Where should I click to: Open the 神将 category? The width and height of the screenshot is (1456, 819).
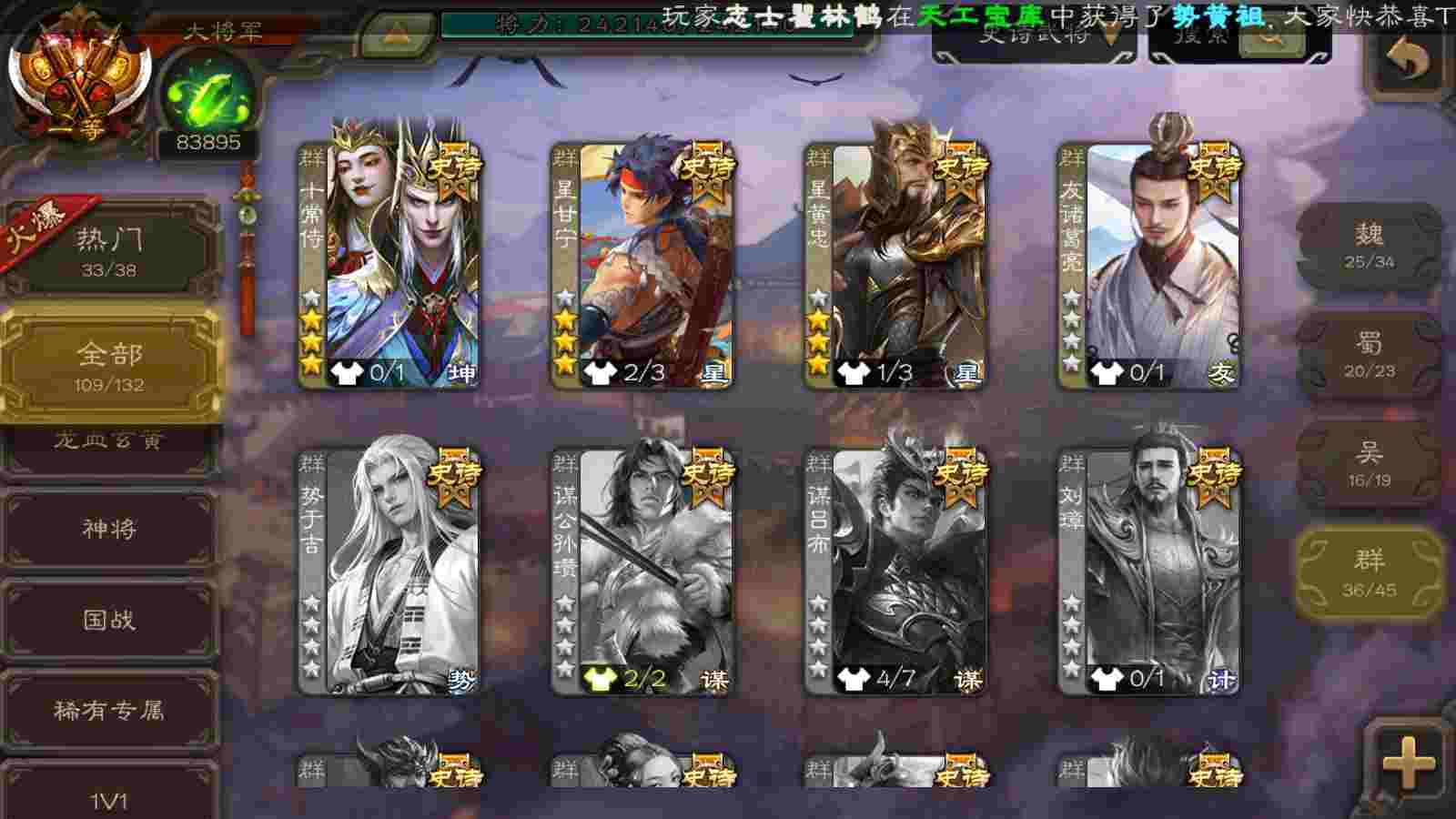click(x=109, y=530)
